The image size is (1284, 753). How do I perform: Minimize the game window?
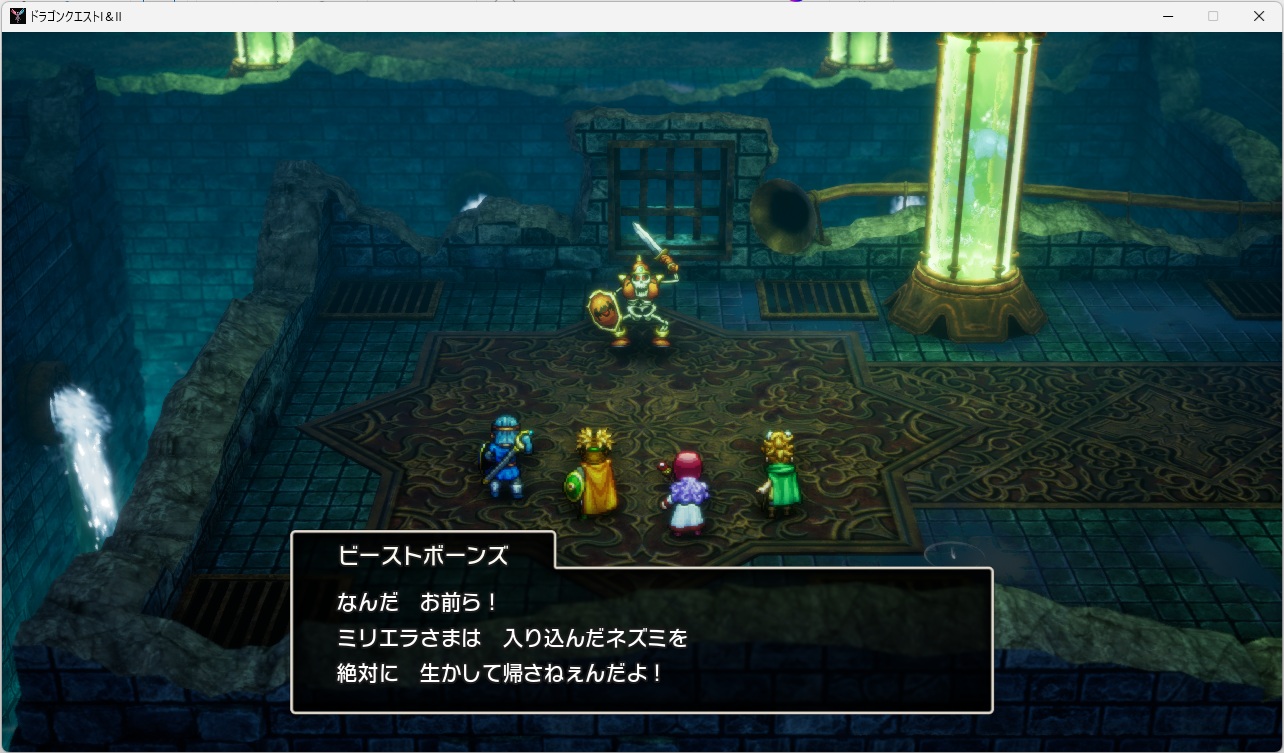[x=1168, y=15]
